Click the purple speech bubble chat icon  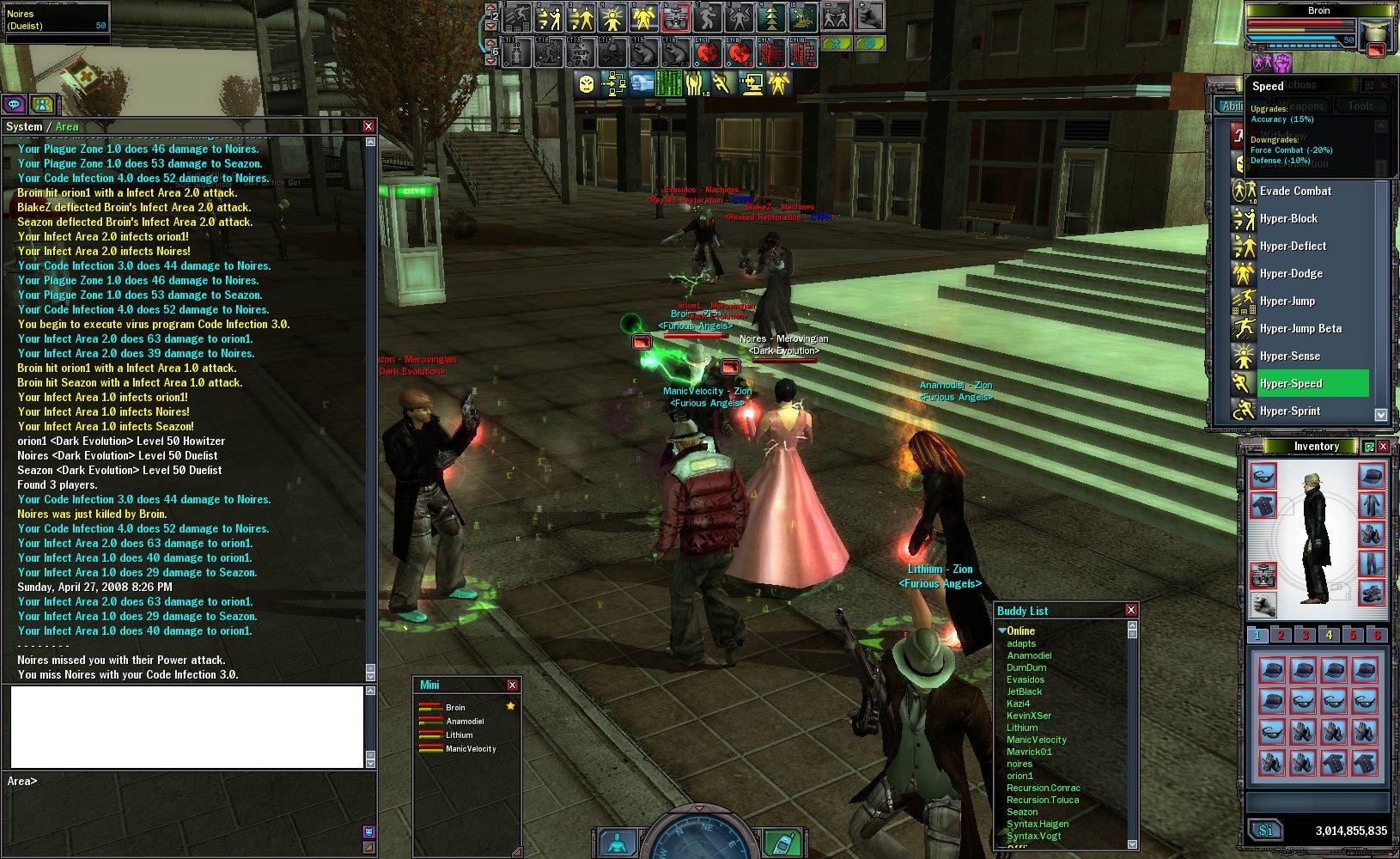14,104
